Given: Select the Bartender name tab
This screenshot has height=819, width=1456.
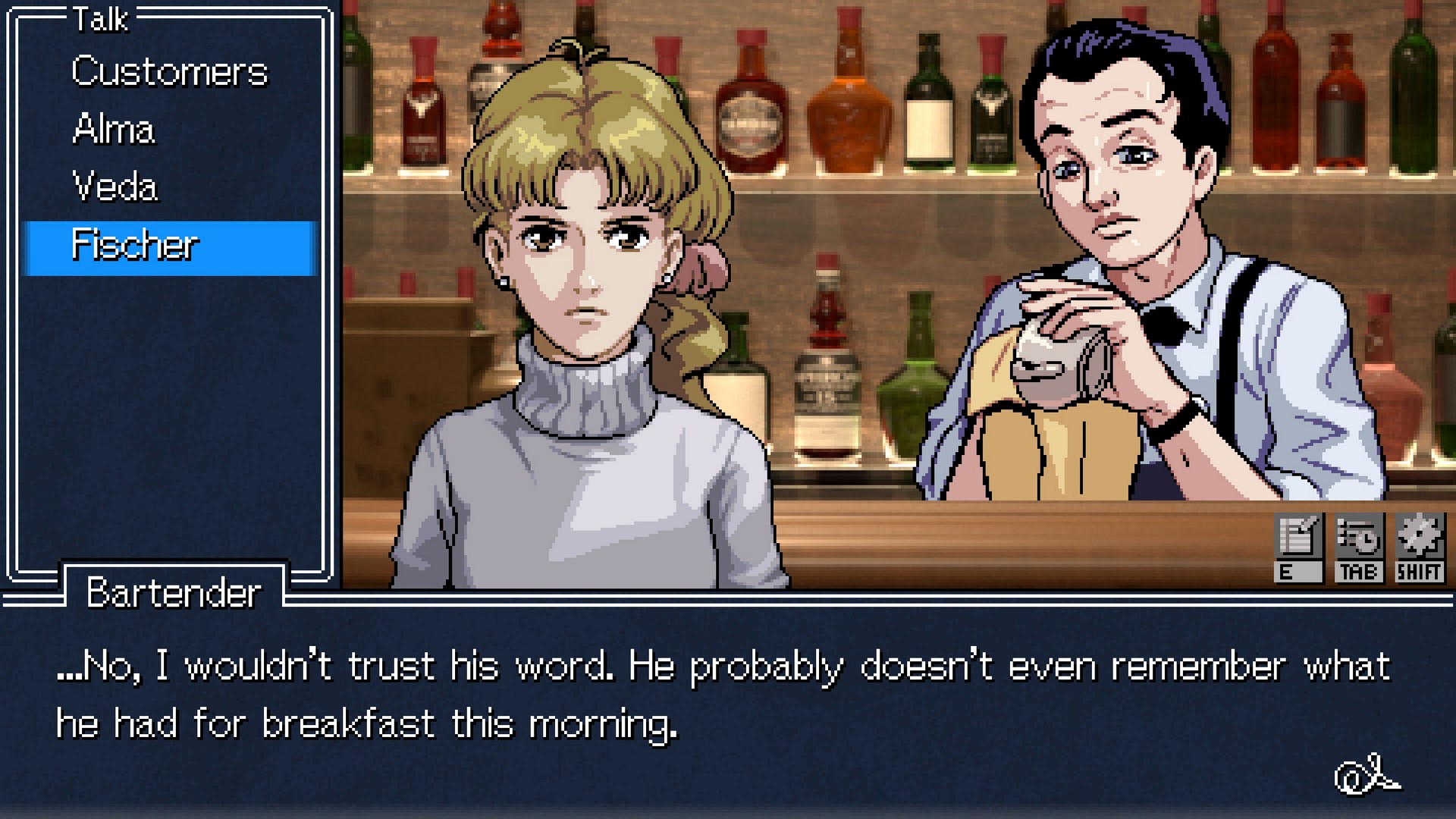Looking at the screenshot, I should pyautogui.click(x=173, y=595).
